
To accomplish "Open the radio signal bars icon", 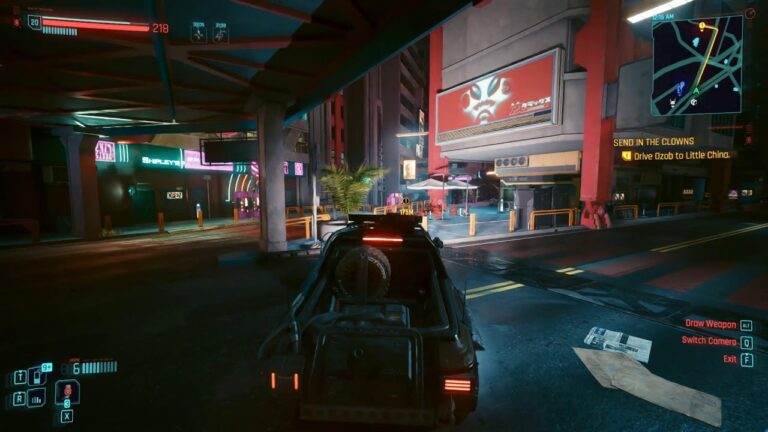I will [x=37, y=397].
